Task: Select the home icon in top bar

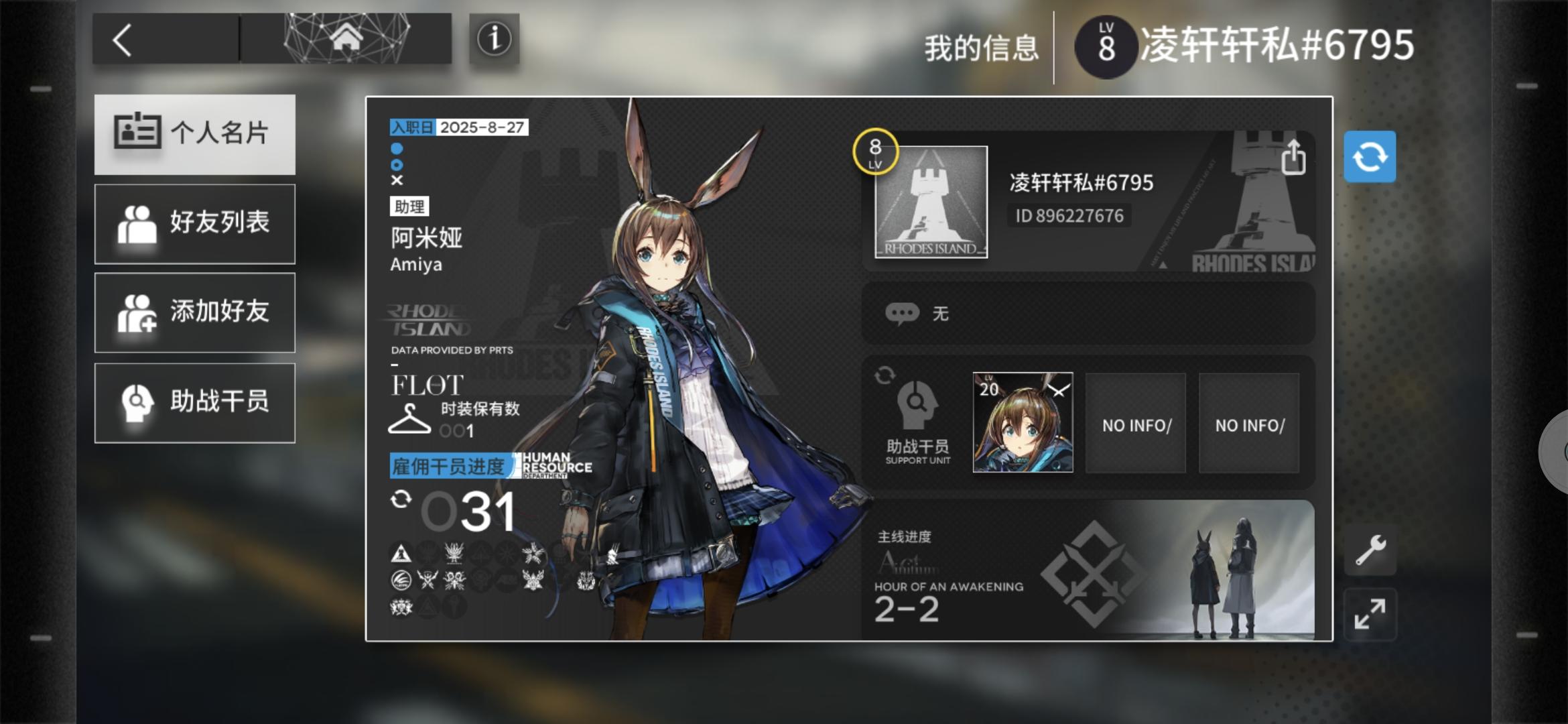Action: [x=346, y=38]
